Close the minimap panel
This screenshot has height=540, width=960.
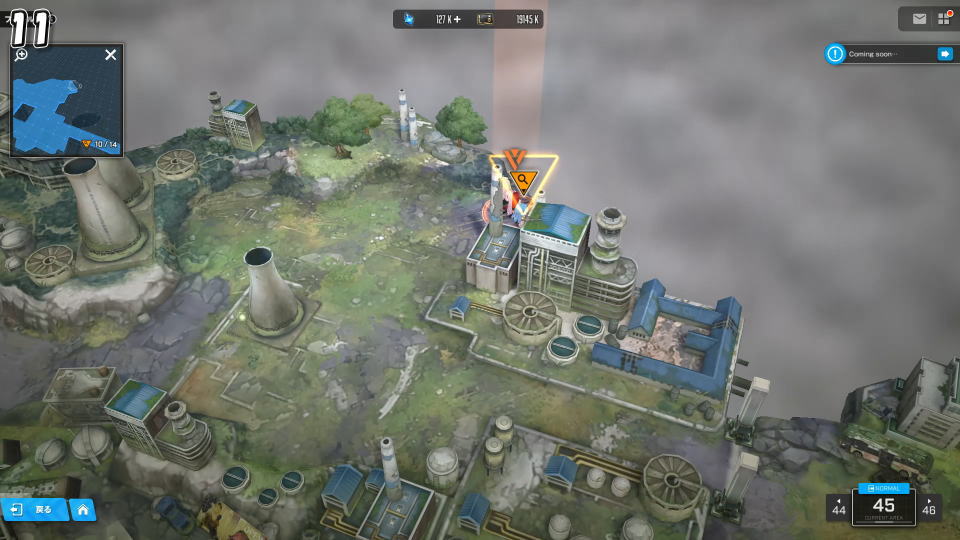(x=111, y=55)
